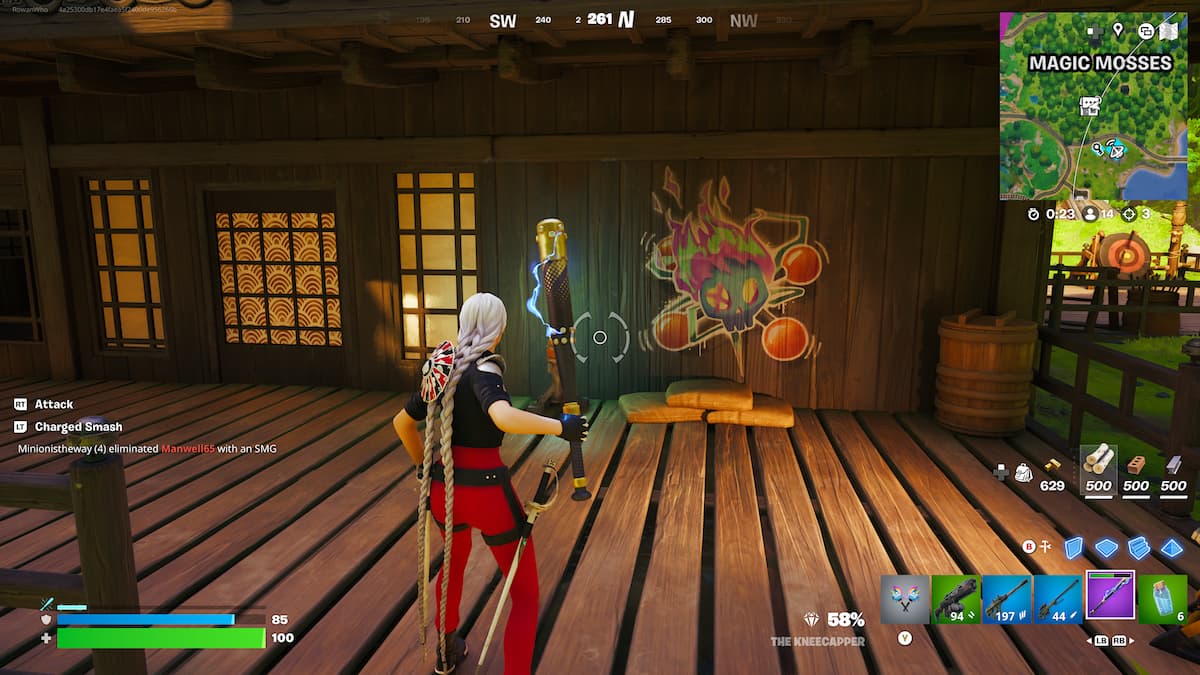Viewport: 1200px width, 675px height.
Task: Equip the blue rifle with 197 ammo
Action: [1007, 599]
